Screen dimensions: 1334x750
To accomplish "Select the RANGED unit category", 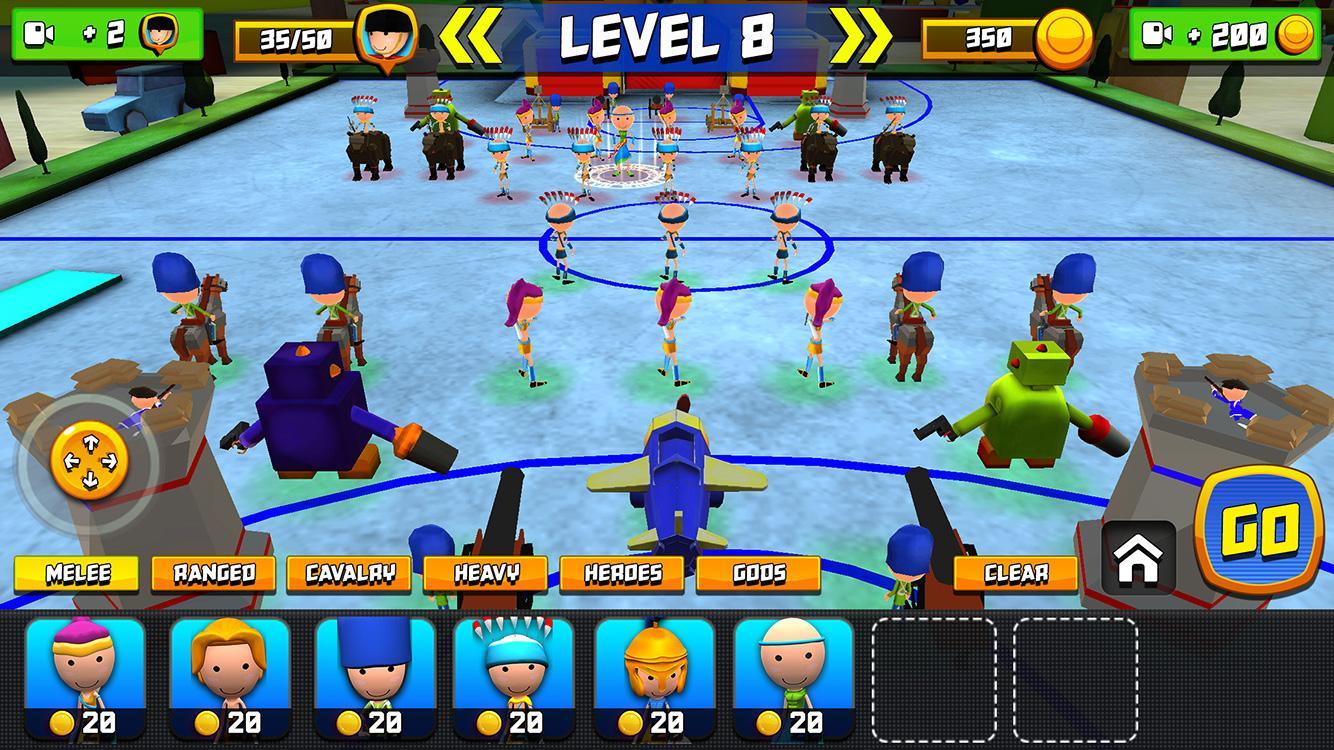I will tap(212, 574).
